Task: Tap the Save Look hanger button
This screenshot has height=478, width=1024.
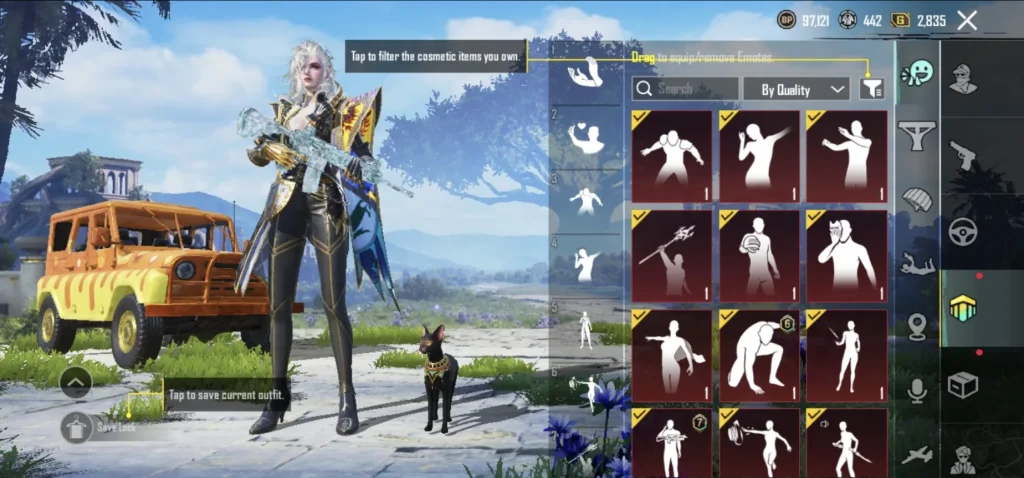Action: point(76,427)
